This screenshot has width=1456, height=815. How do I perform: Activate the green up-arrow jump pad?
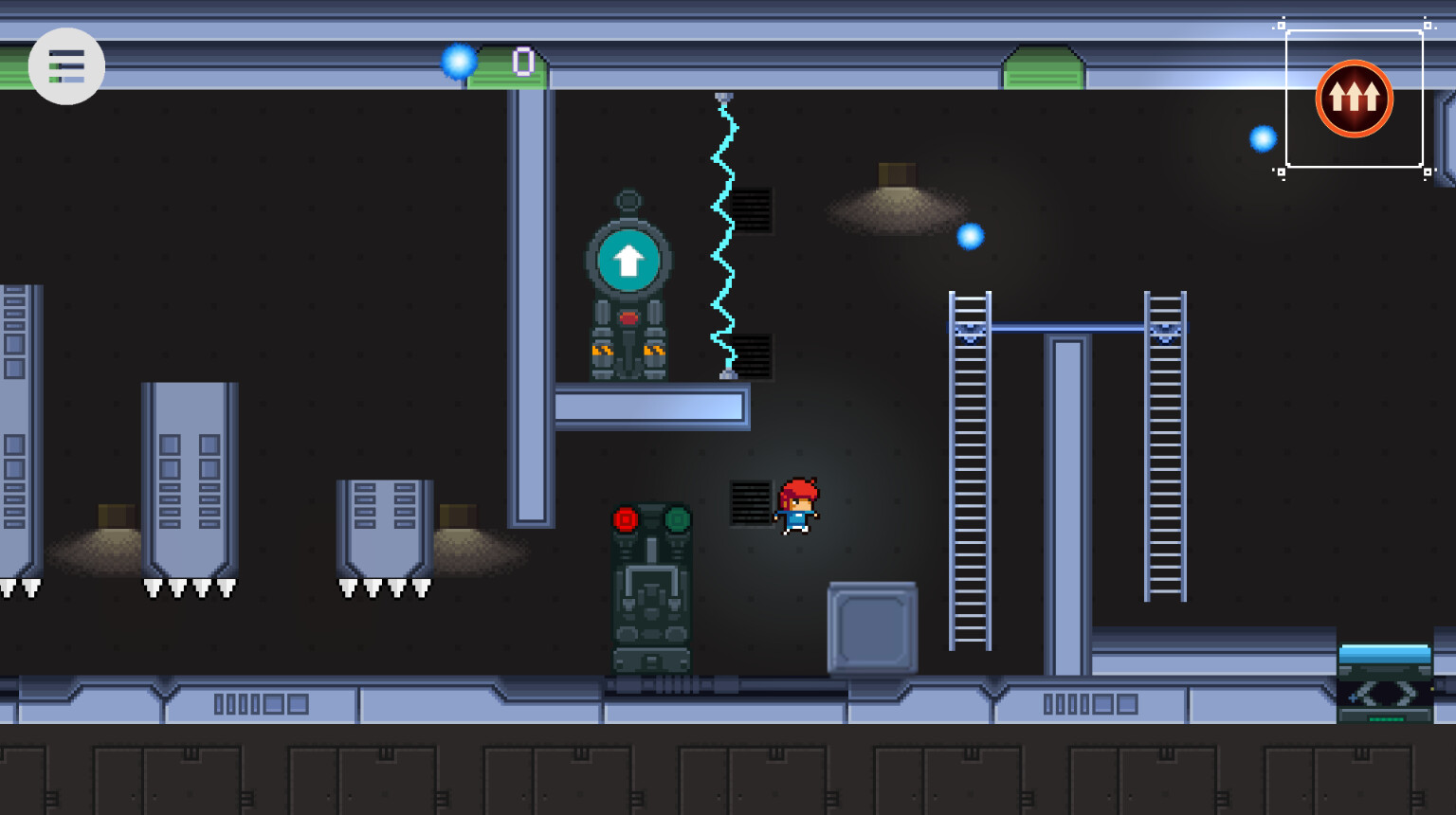[x=628, y=261]
